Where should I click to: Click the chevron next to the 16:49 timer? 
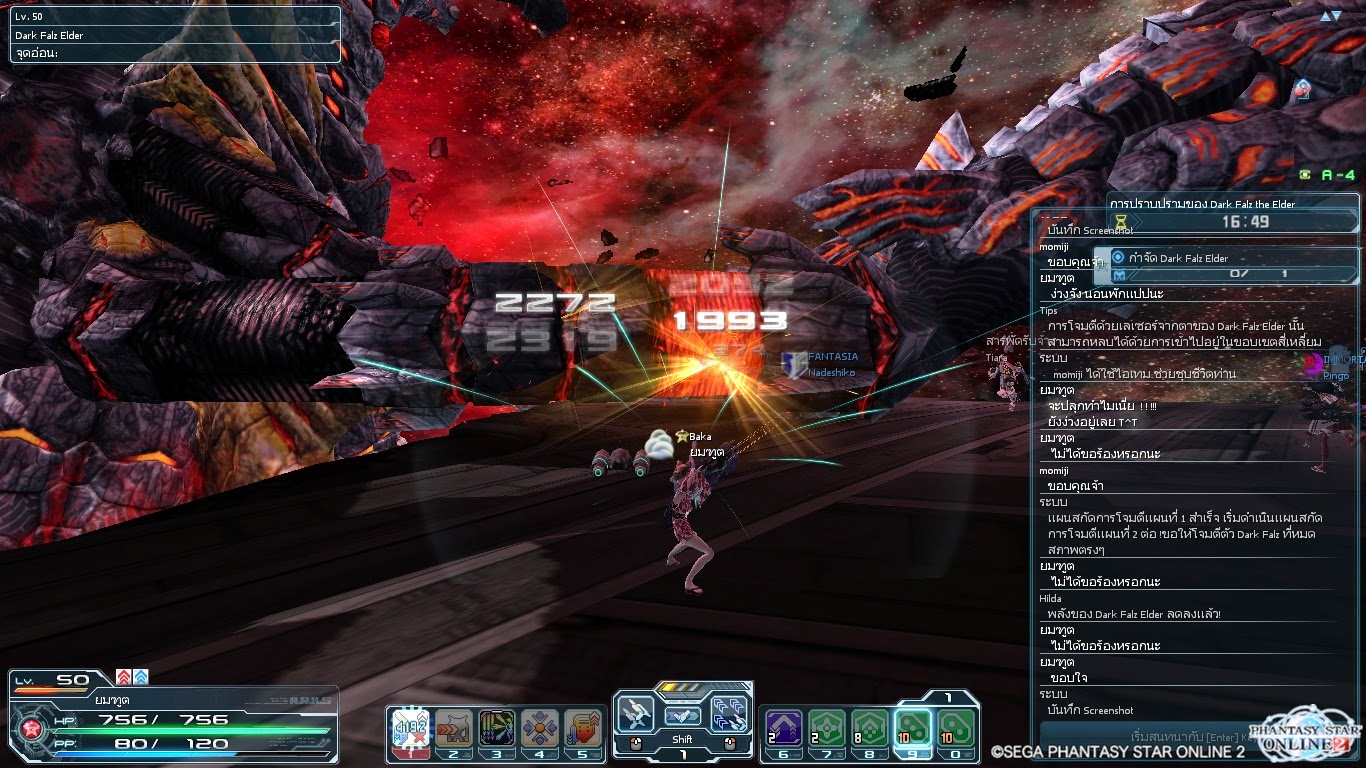1137,219
